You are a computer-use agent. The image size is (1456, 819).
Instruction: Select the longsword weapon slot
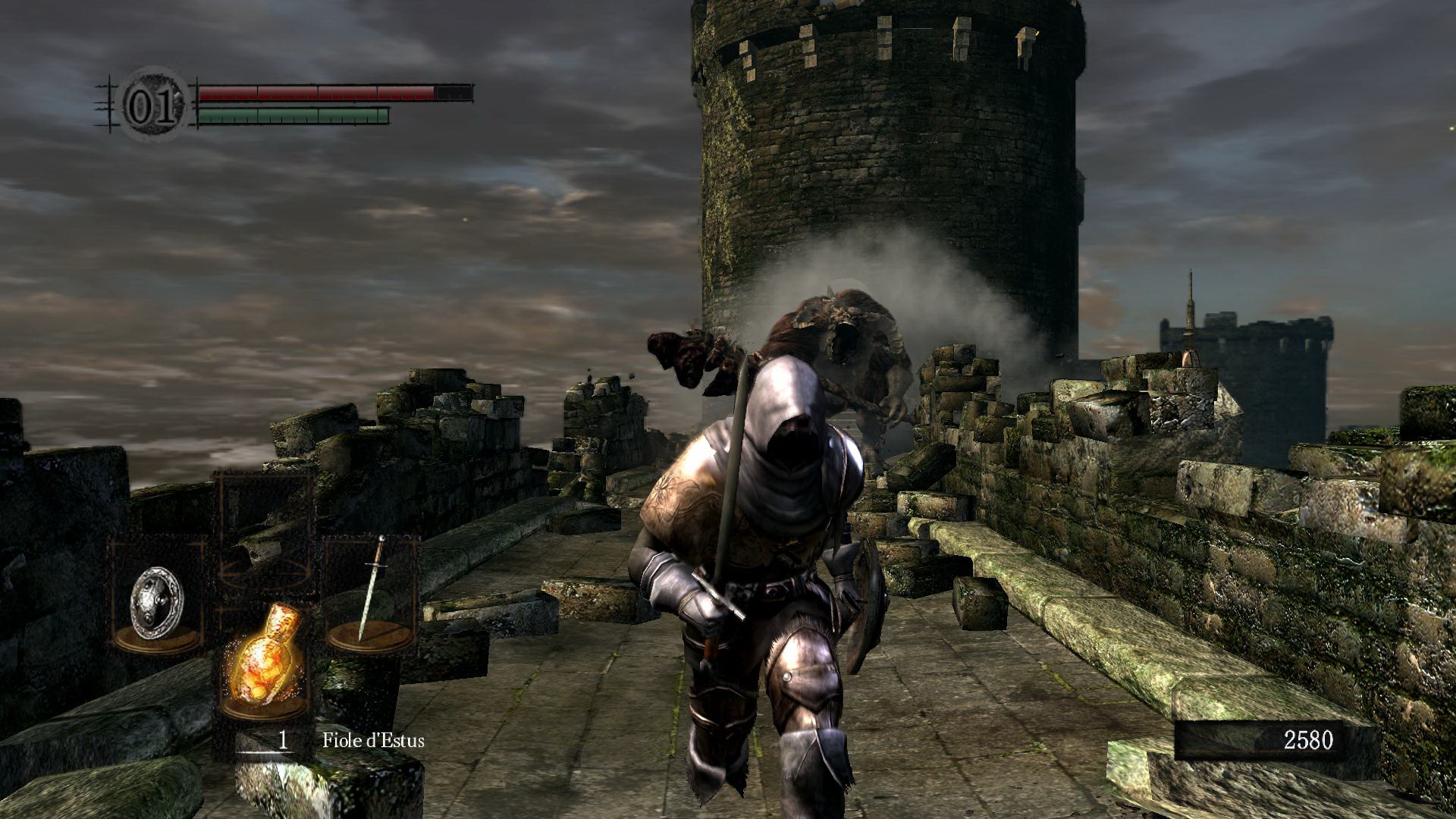(x=371, y=591)
